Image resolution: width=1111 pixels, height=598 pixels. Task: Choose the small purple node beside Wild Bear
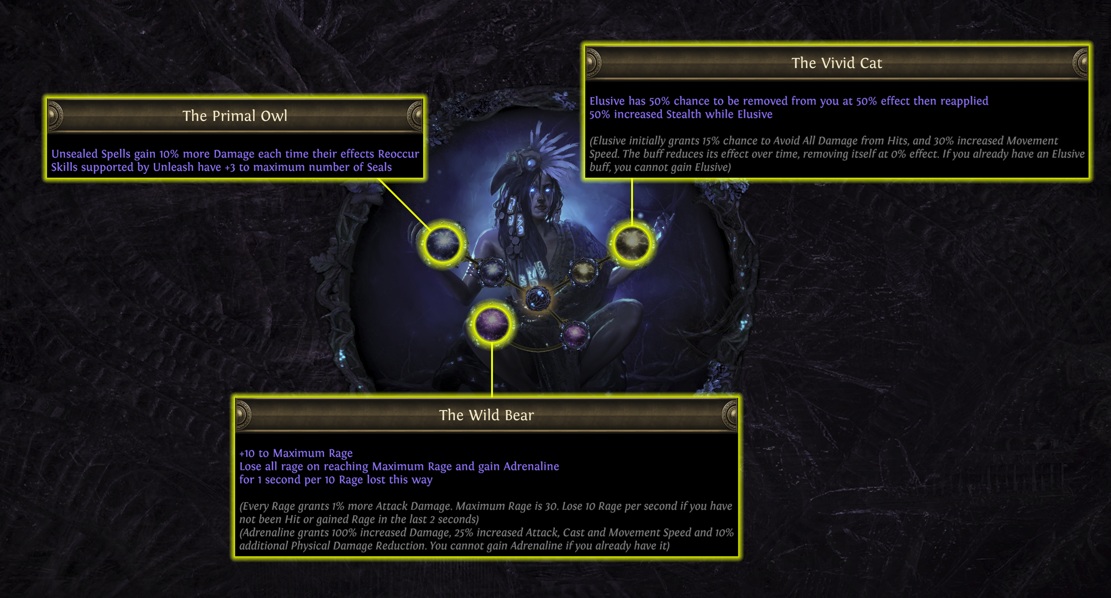[x=574, y=335]
